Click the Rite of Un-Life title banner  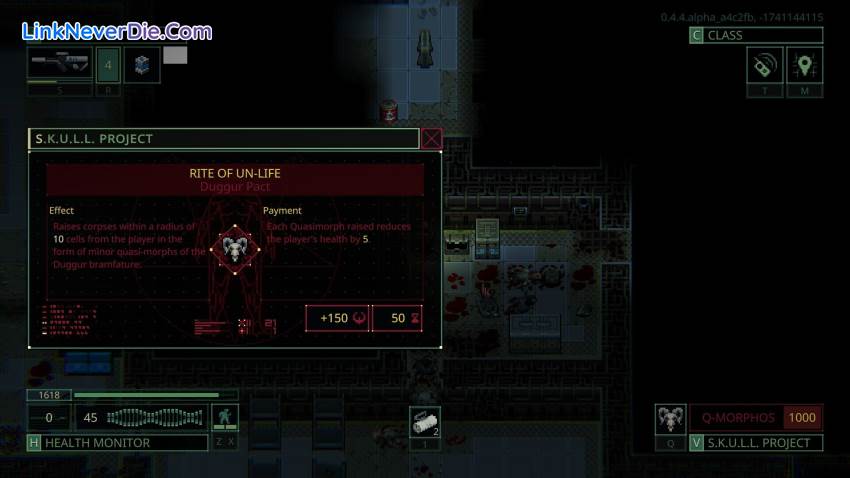[x=235, y=179]
